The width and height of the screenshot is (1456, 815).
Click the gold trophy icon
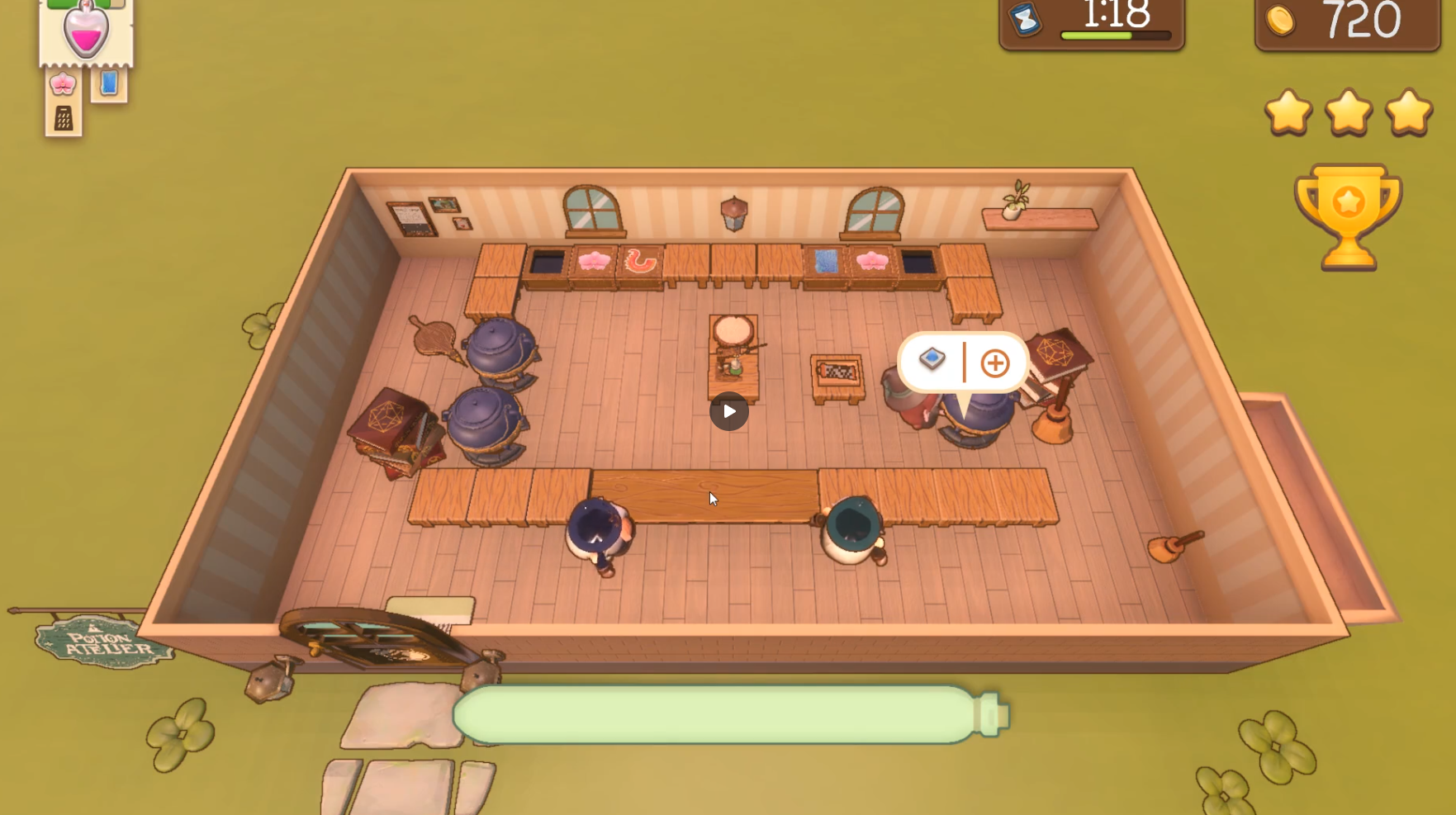1348,216
